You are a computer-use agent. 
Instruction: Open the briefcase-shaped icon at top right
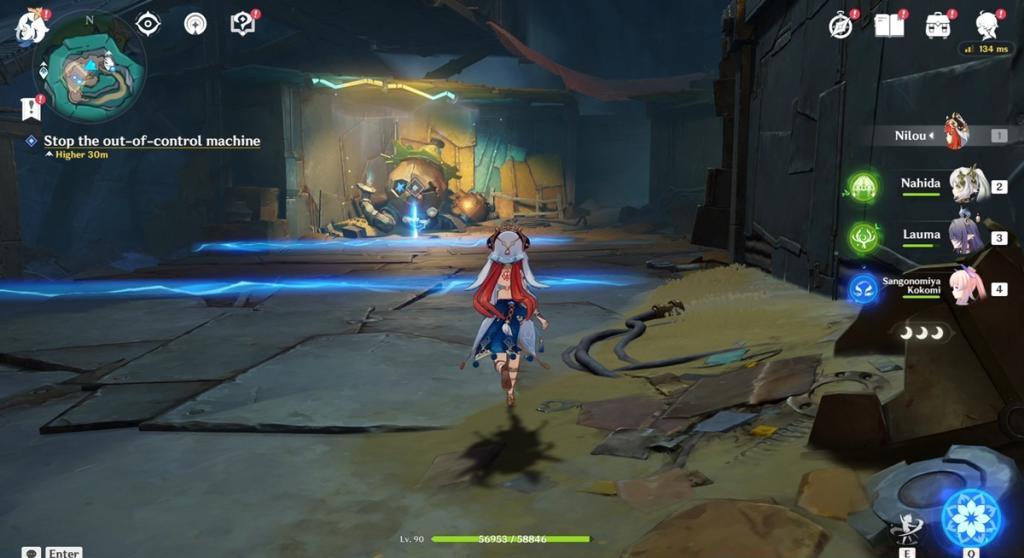[x=938, y=26]
